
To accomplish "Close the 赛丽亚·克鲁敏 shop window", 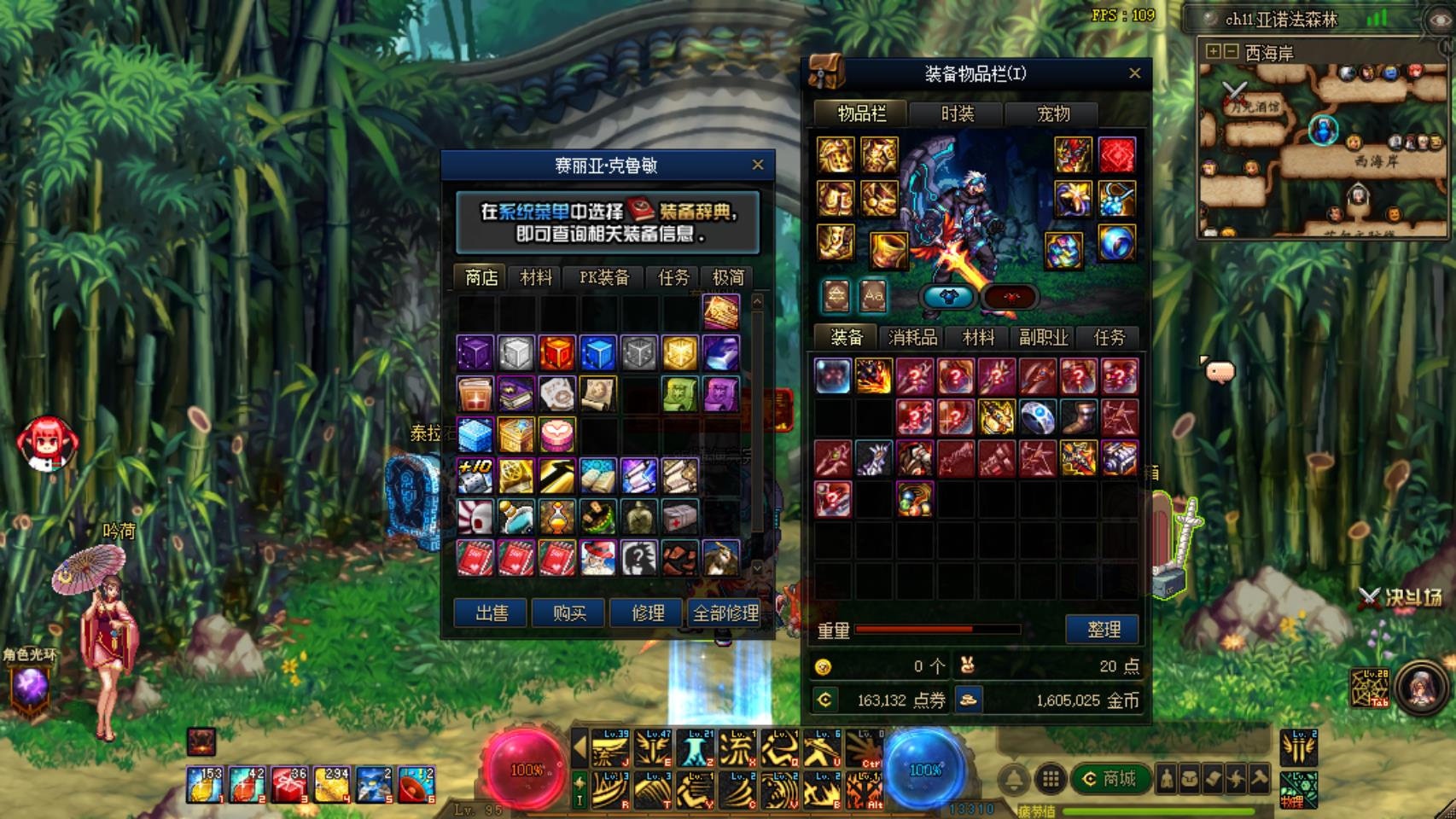I will (x=757, y=165).
